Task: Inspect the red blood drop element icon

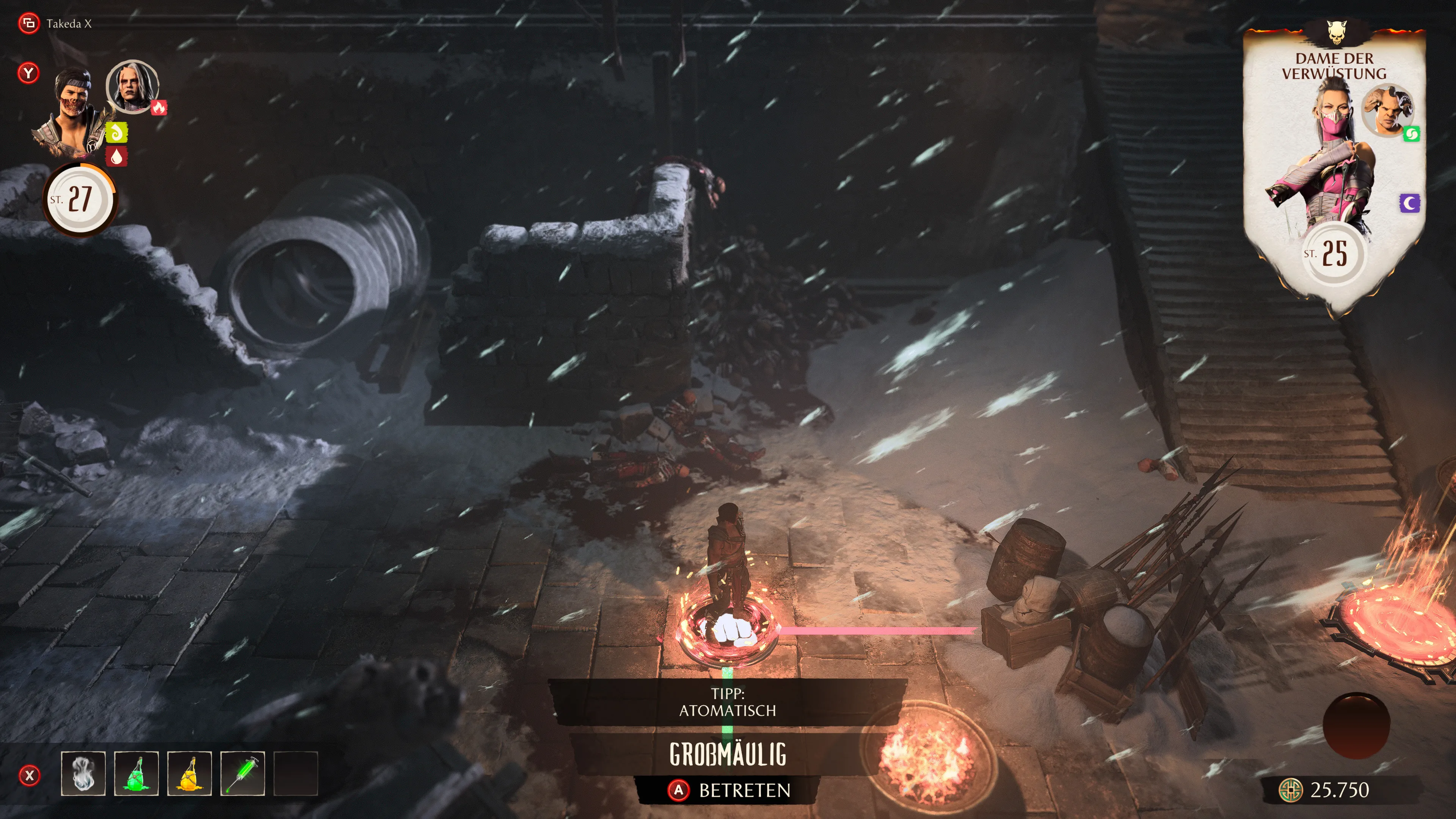Action: [116, 157]
